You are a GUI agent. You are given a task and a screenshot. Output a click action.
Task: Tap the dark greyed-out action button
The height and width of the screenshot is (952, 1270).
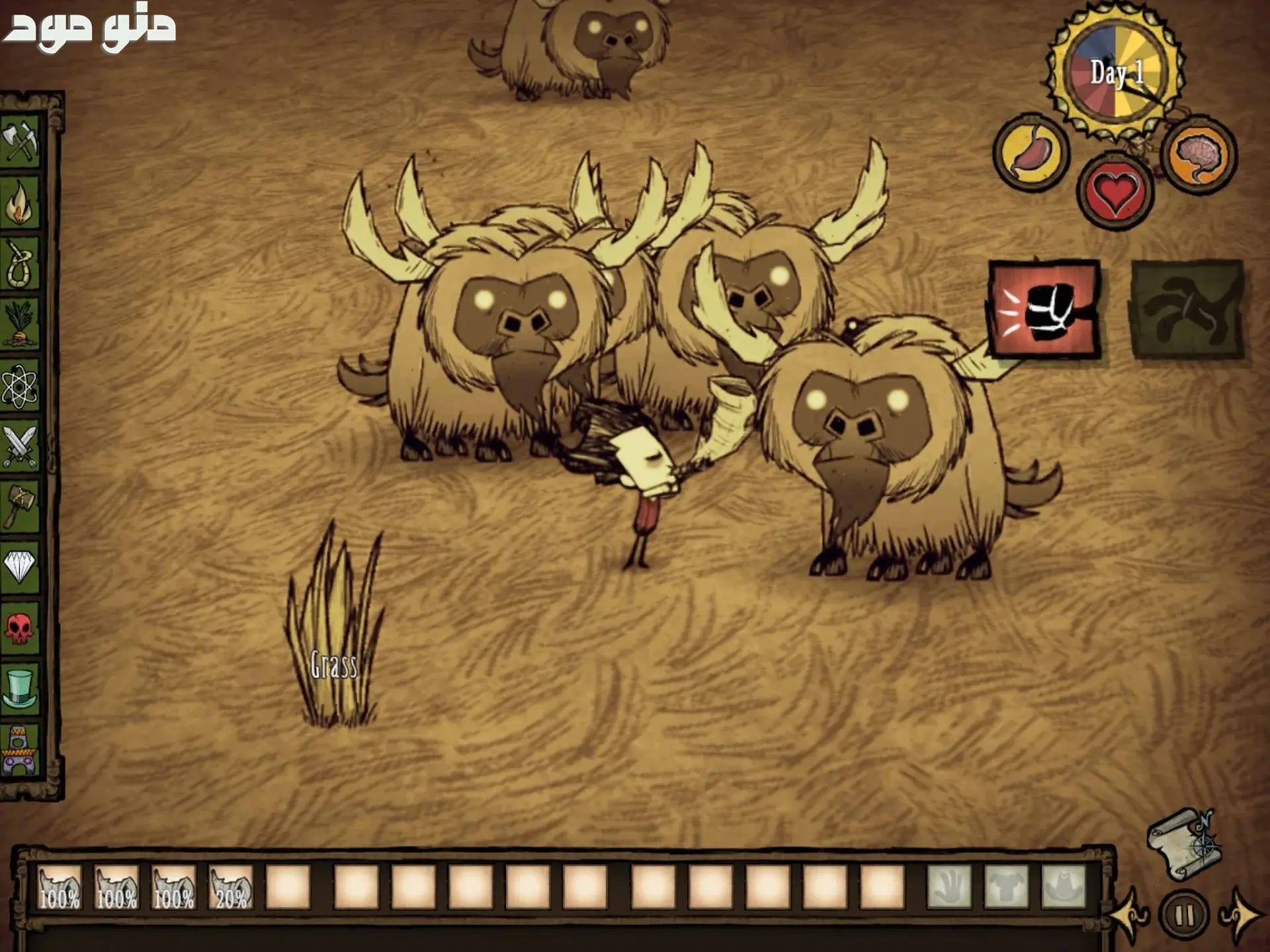1187,310
